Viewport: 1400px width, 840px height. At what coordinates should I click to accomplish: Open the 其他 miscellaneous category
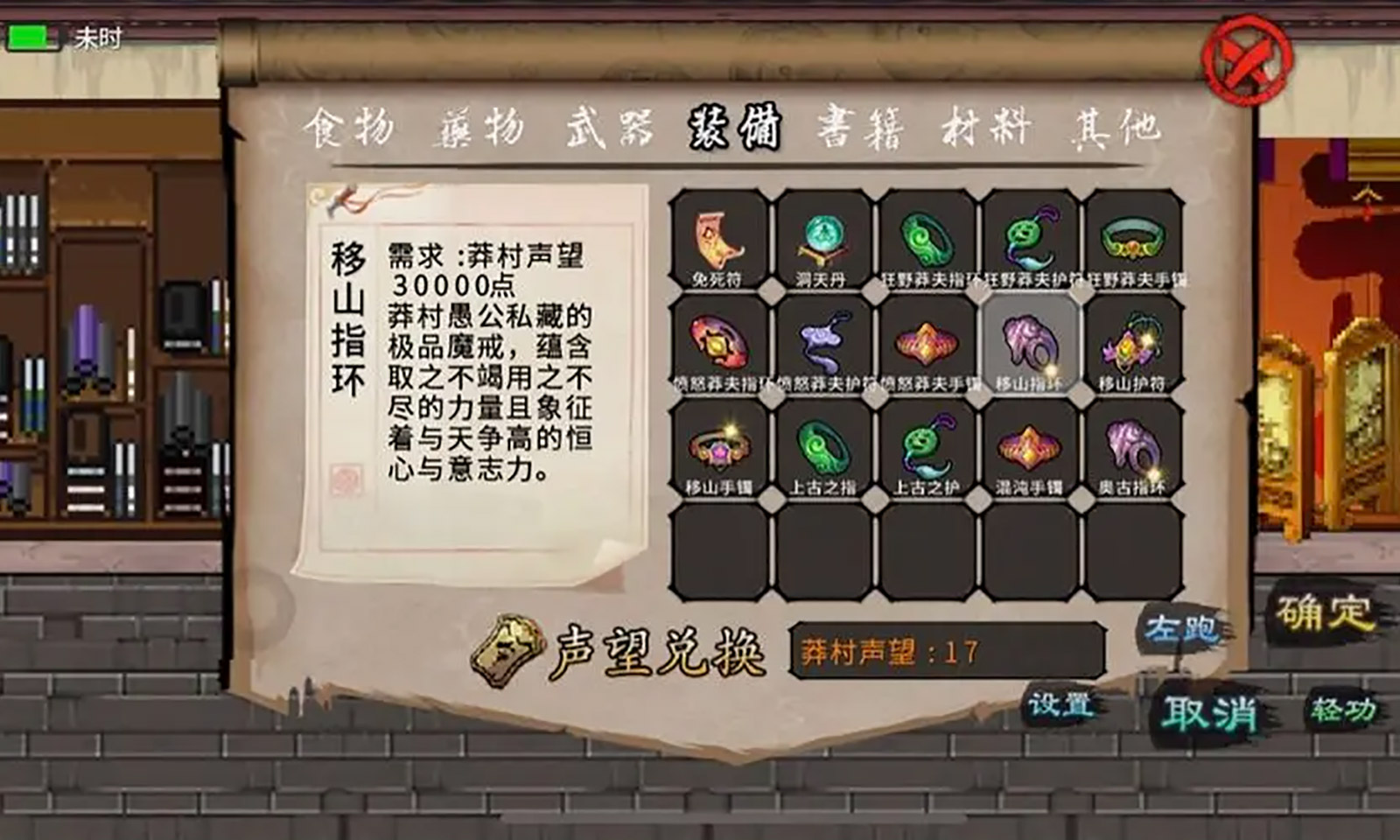tap(1113, 129)
